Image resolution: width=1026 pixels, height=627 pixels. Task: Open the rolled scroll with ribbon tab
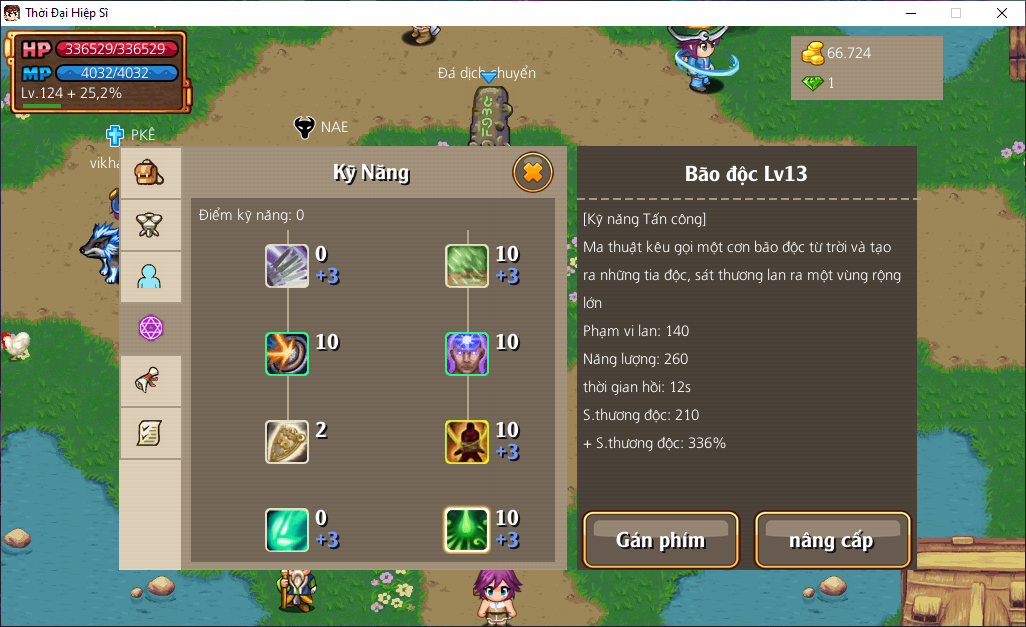click(150, 381)
